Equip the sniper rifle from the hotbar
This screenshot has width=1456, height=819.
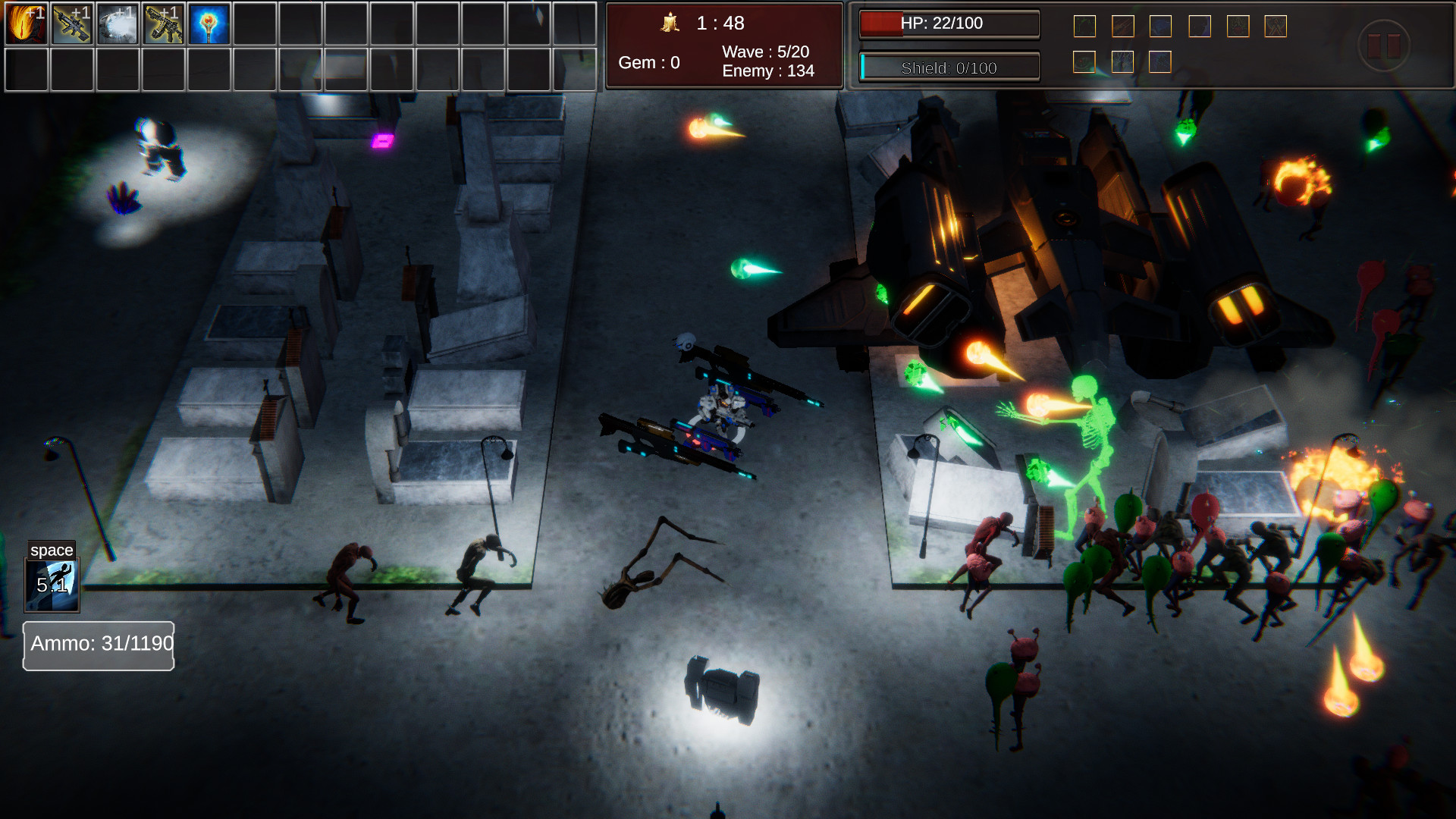(x=72, y=24)
